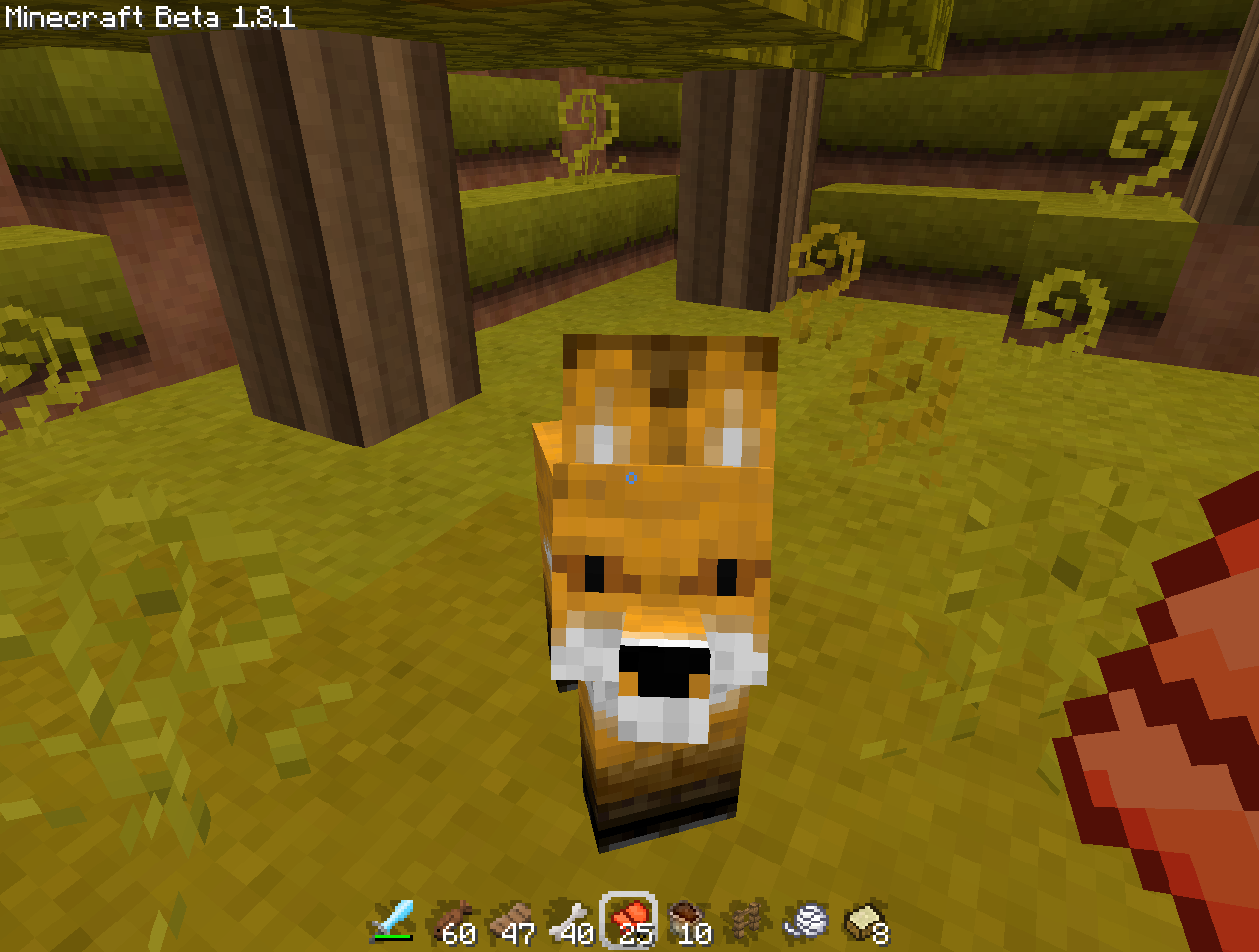Viewport: 1259px width, 952px height.
Task: Select the diamond sword hotbar slot
Action: tap(392, 922)
